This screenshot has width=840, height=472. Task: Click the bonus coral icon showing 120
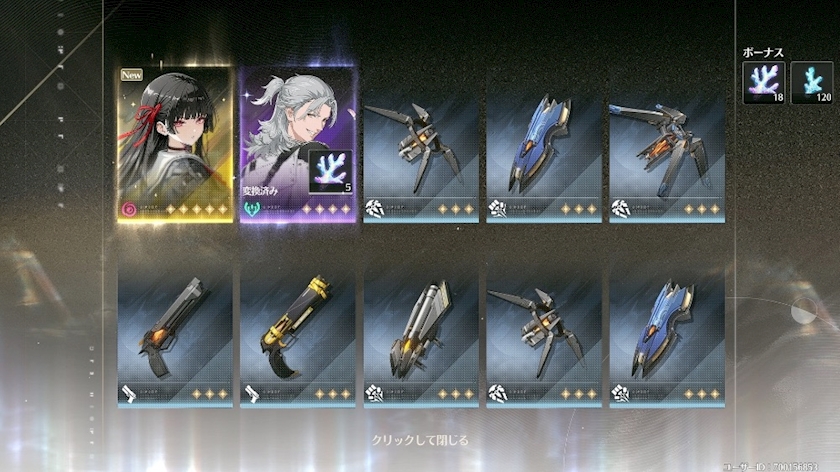pos(811,83)
